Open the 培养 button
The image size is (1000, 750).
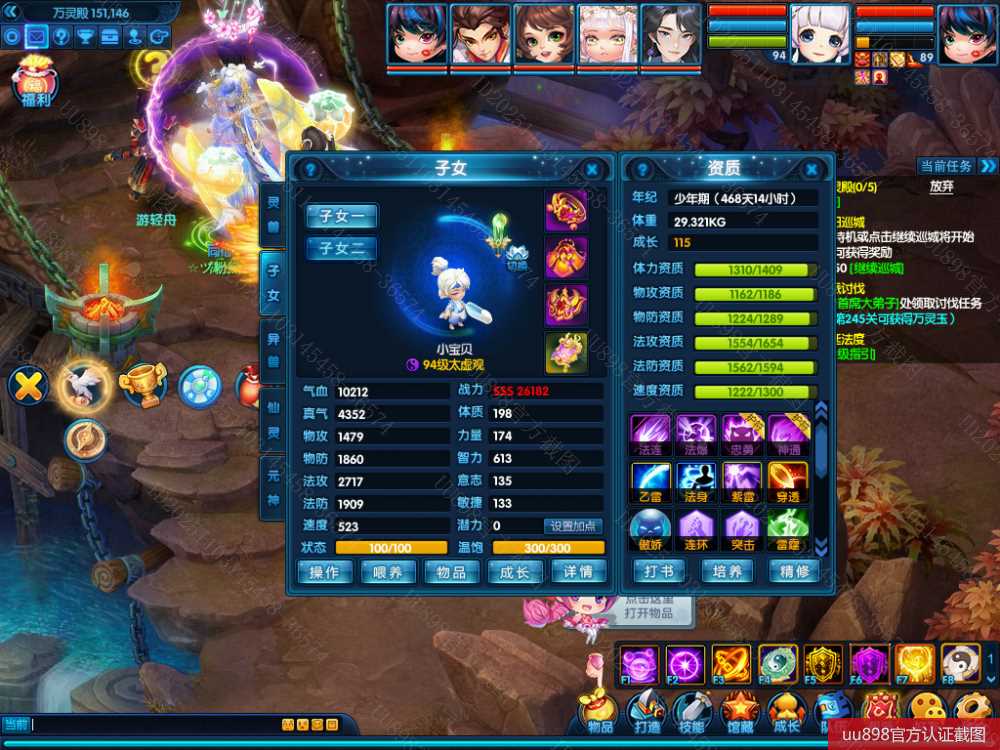tap(727, 572)
